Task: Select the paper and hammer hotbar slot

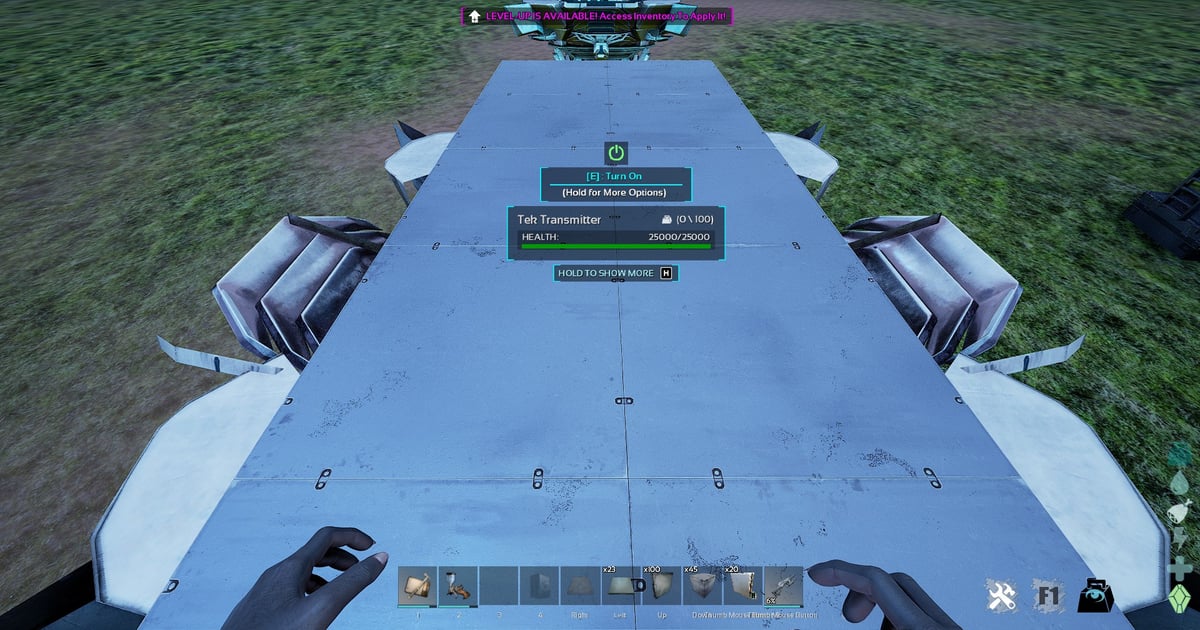Action: coord(417,585)
